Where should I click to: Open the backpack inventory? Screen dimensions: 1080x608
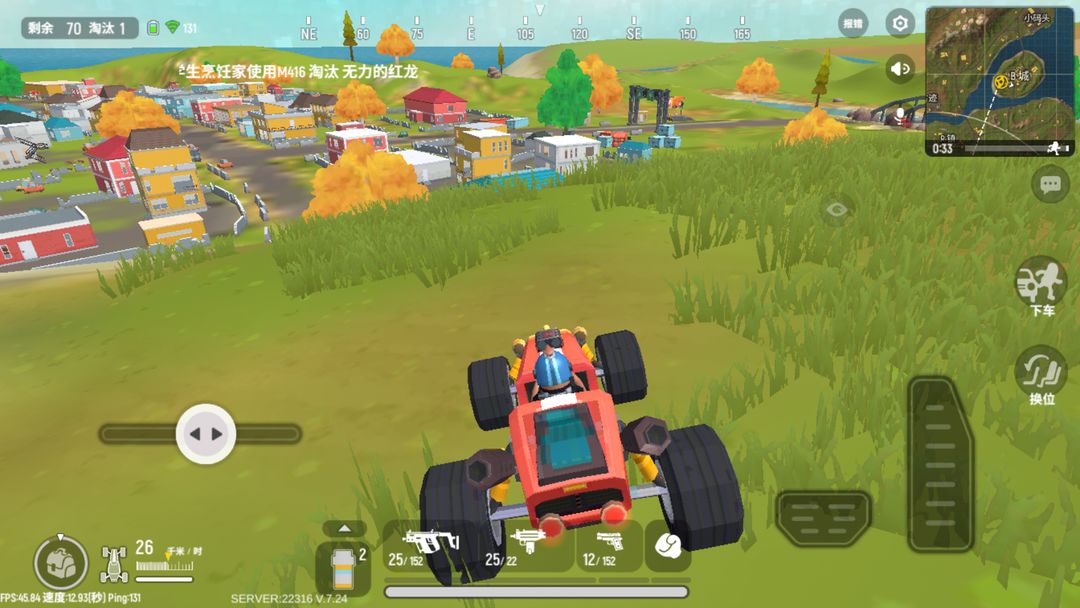tap(60, 563)
